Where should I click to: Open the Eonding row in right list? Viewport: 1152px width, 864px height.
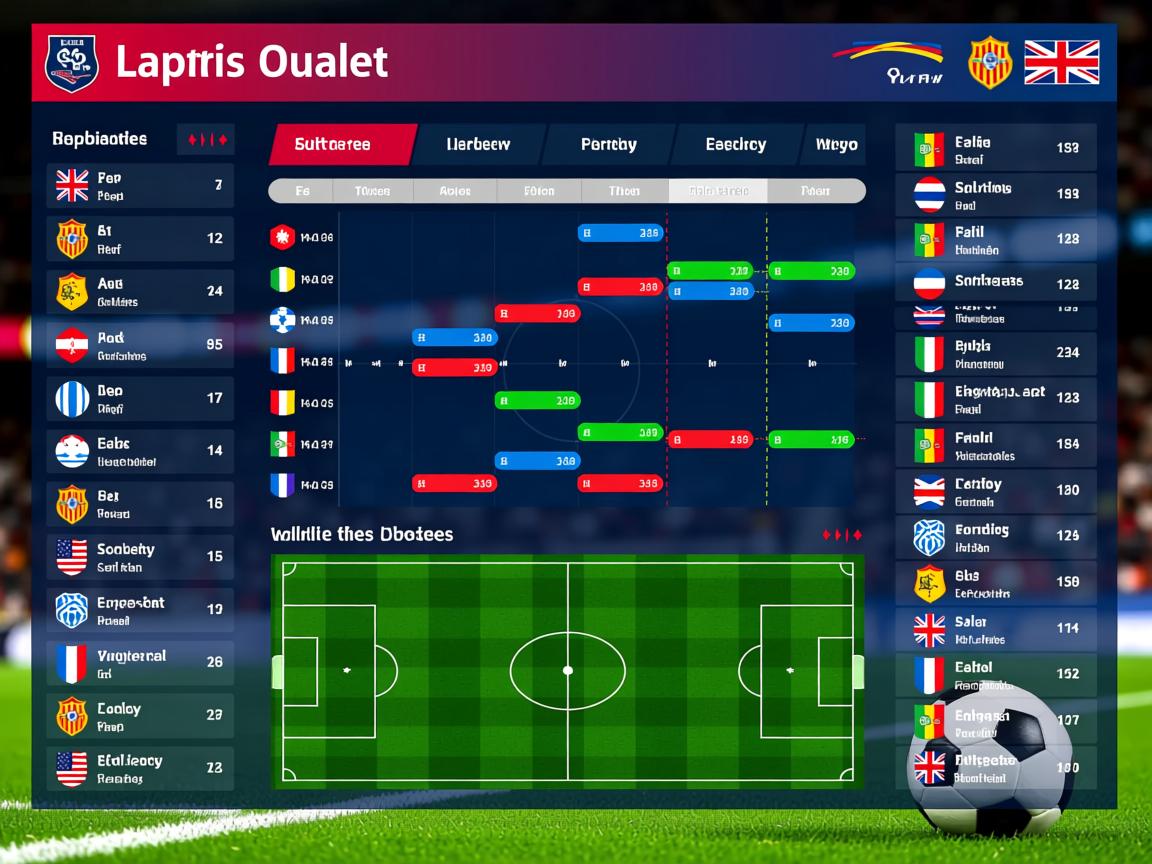tap(995, 537)
